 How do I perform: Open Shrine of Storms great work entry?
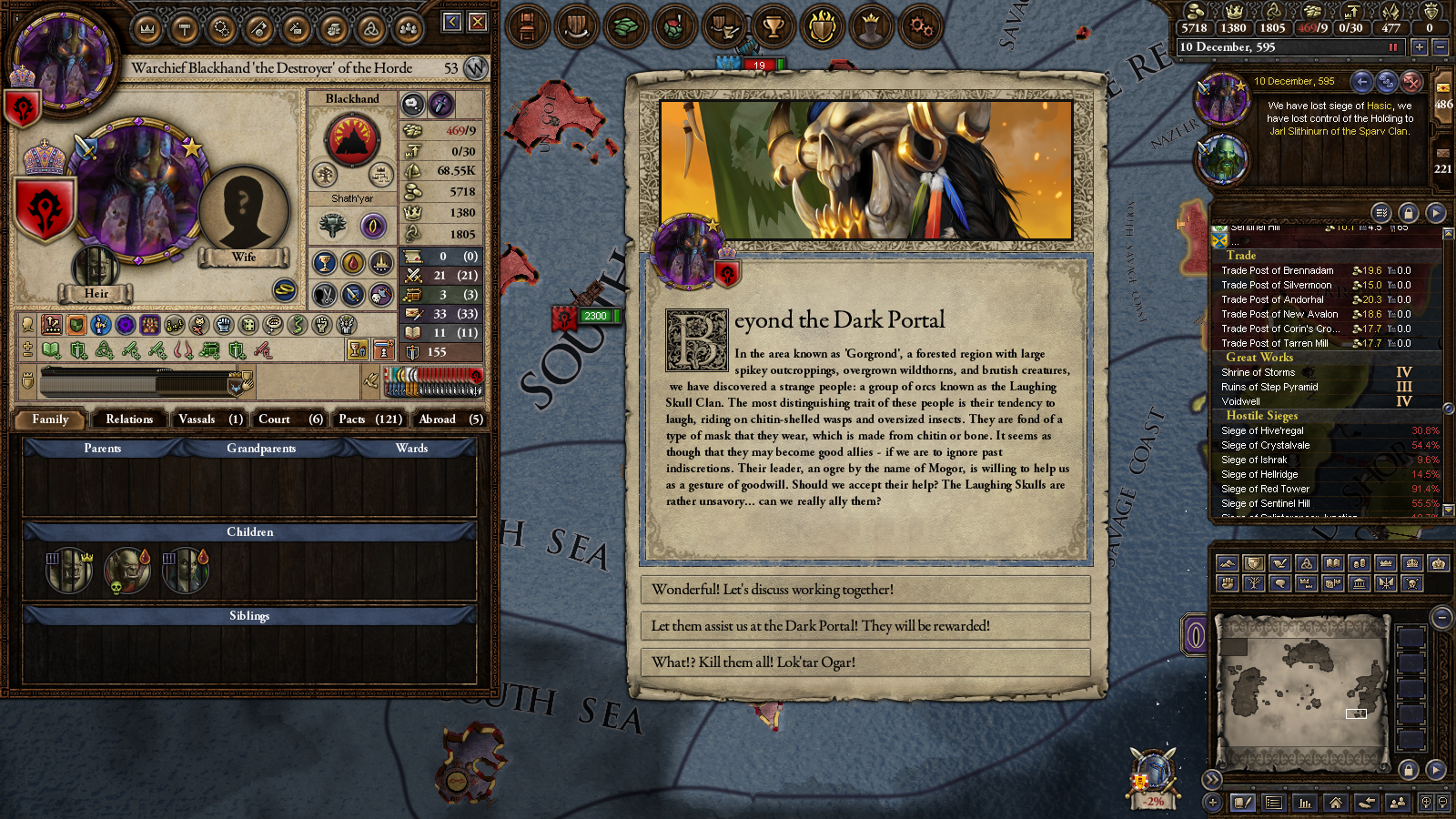(1258, 373)
